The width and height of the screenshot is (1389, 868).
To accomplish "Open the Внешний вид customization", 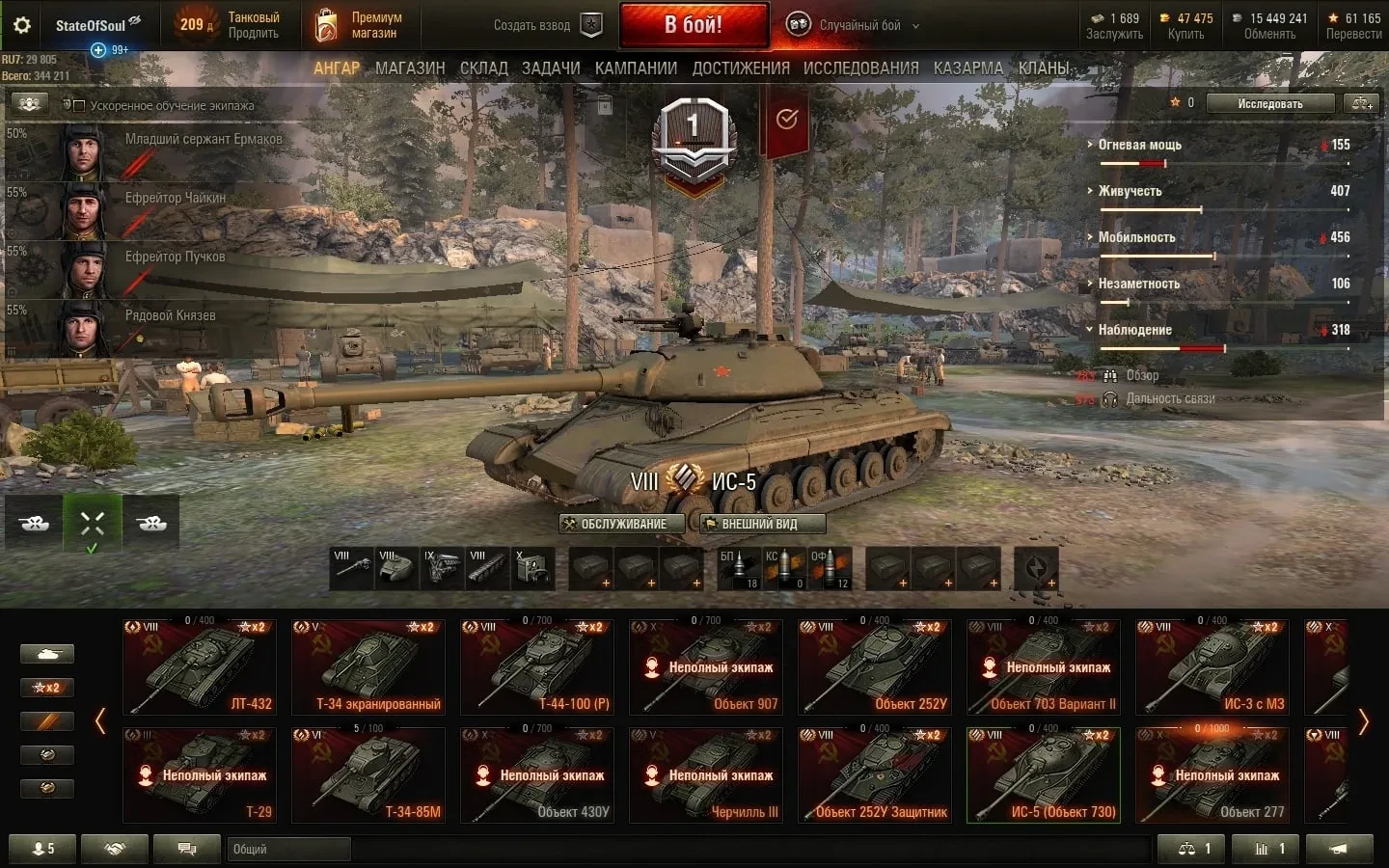I will 762,524.
